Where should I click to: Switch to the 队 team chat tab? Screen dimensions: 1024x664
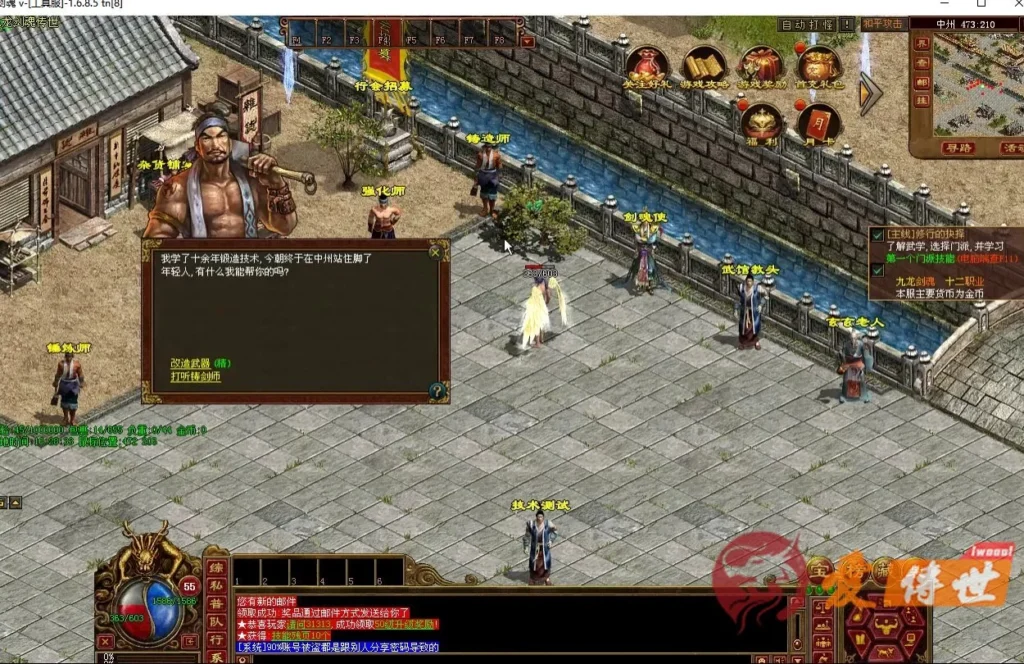coord(215,622)
